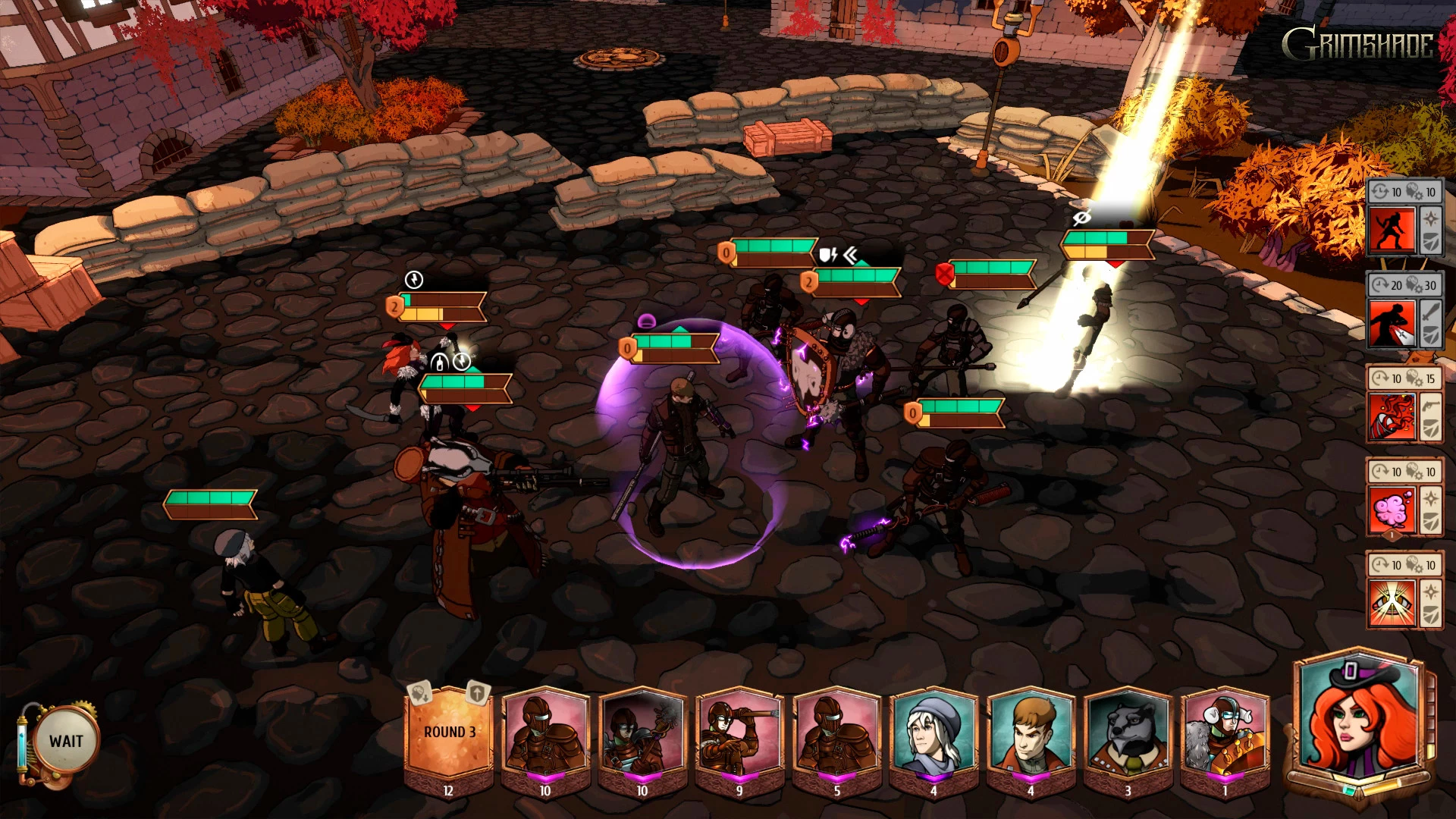Activate the flashbang burst ability
The width and height of the screenshot is (1456, 819).
(x=1392, y=603)
